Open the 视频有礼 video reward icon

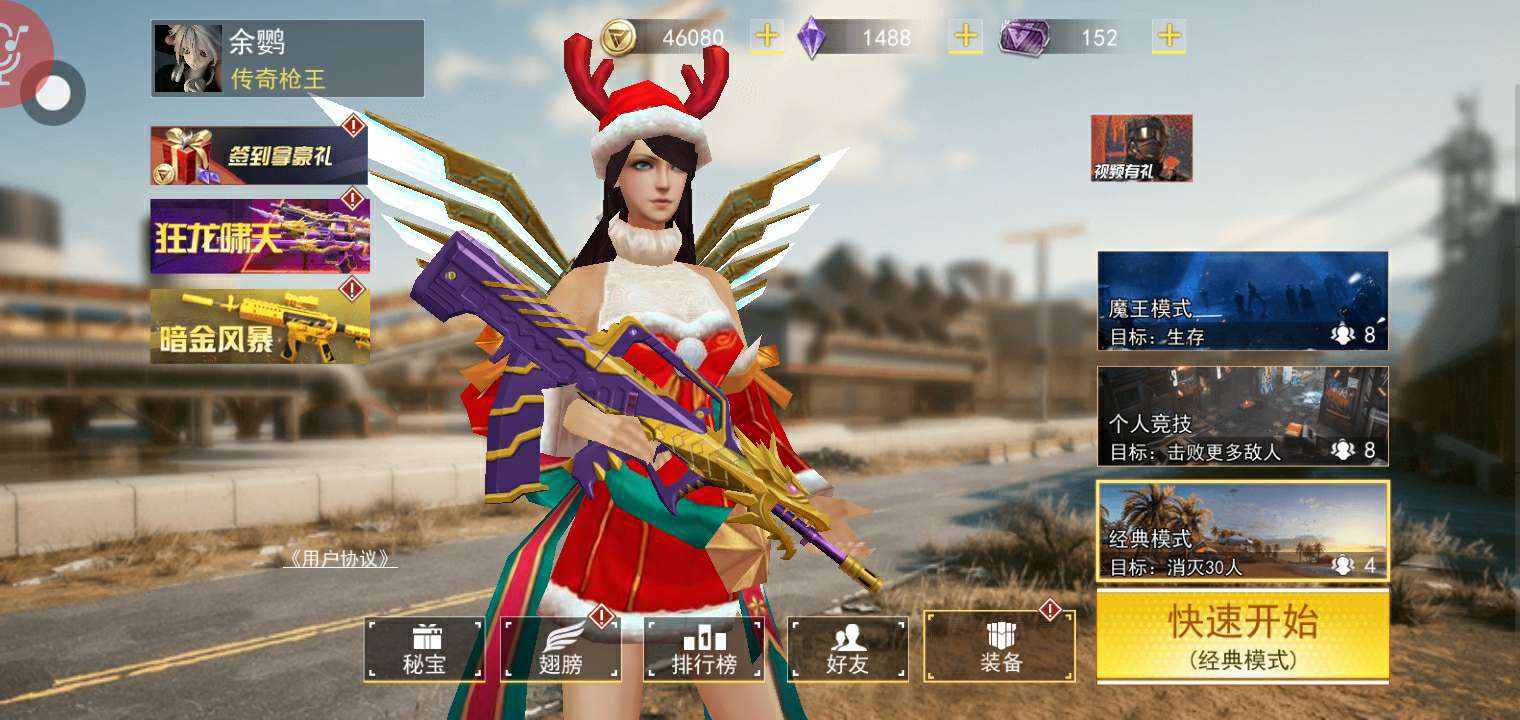click(1141, 148)
